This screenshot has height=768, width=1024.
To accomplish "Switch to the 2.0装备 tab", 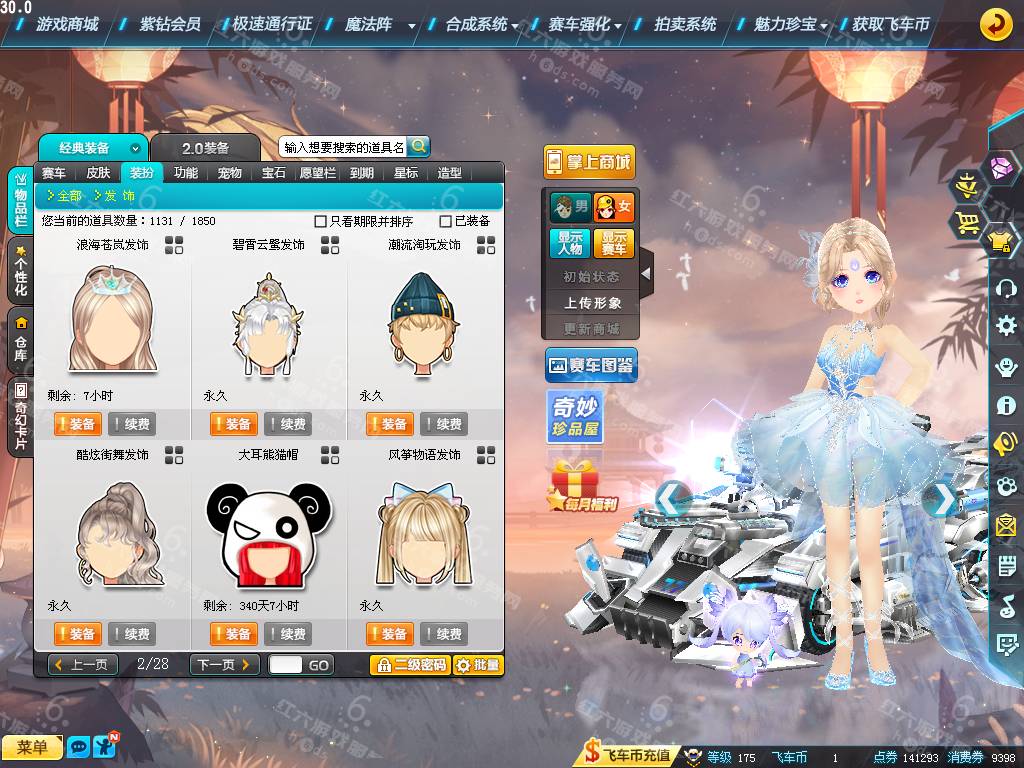I will point(205,148).
